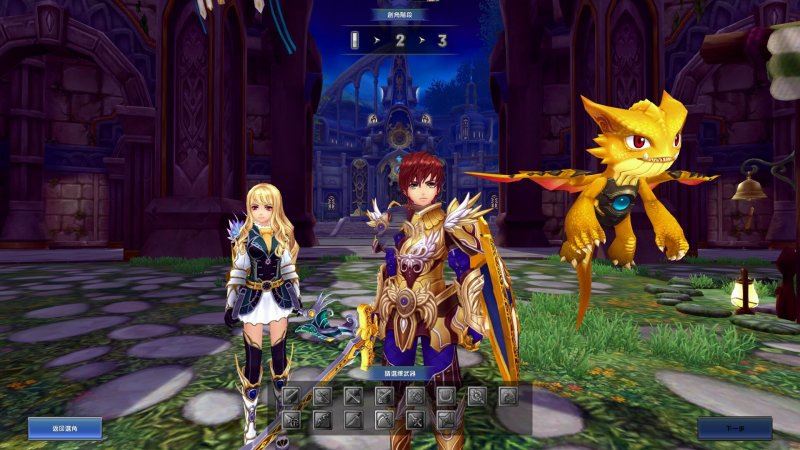Pick the crossed hammer weapon icon
Screen dimensions: 800x450
click(x=353, y=396)
